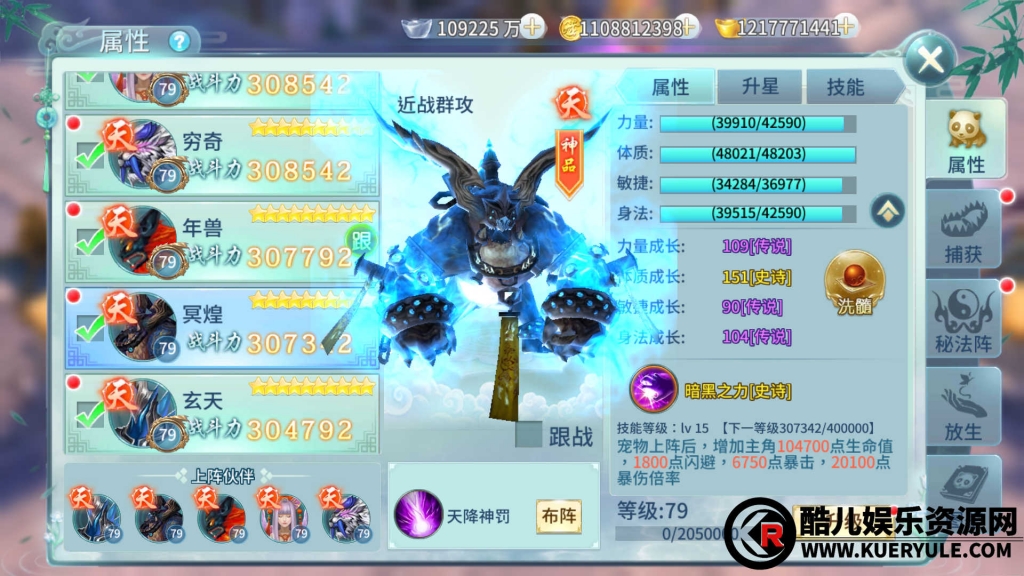The image size is (1024, 576).
Task: Close the pet attributes panel
Action: click(931, 60)
